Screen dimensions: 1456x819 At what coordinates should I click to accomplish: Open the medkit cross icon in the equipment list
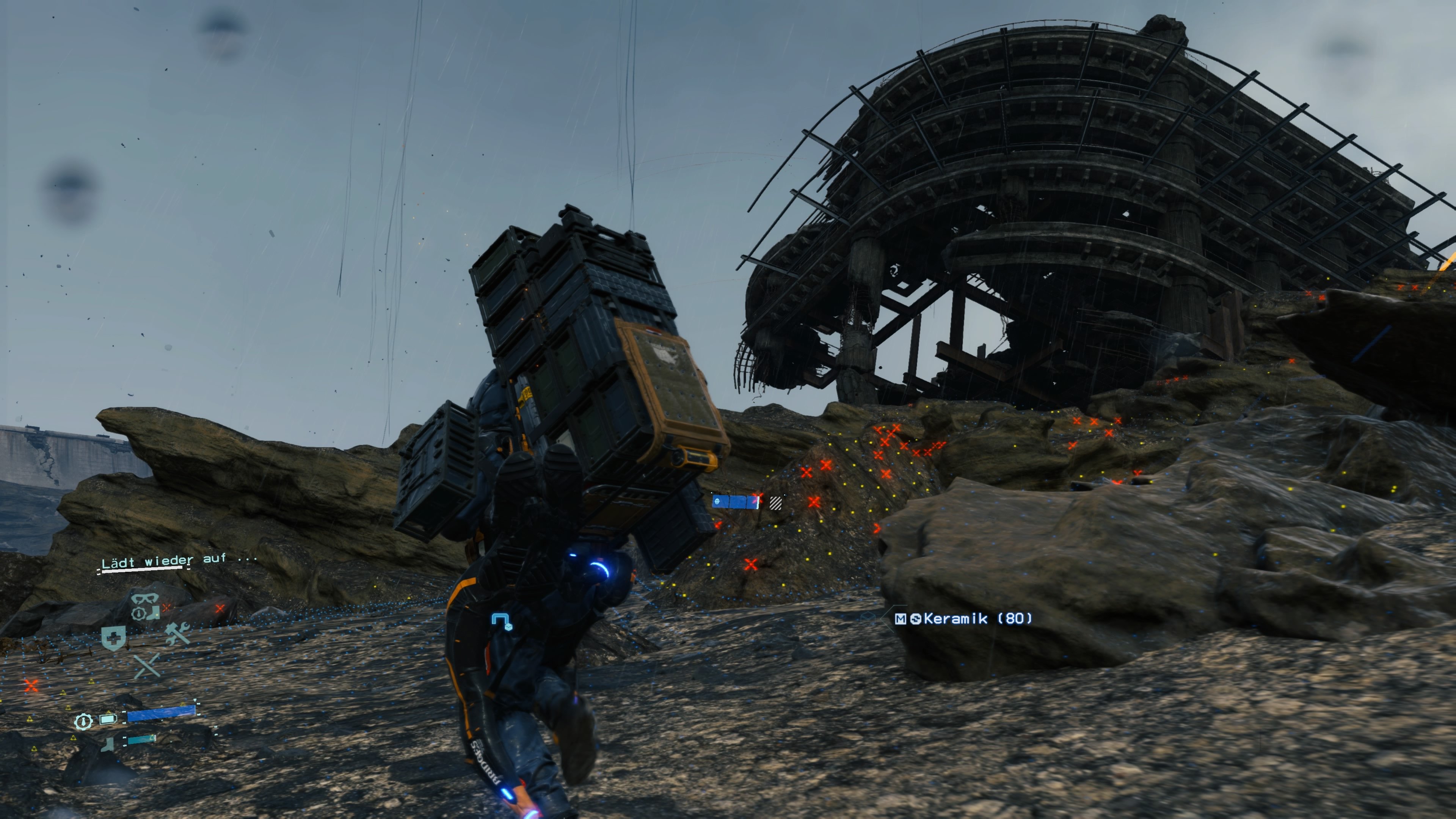114,637
